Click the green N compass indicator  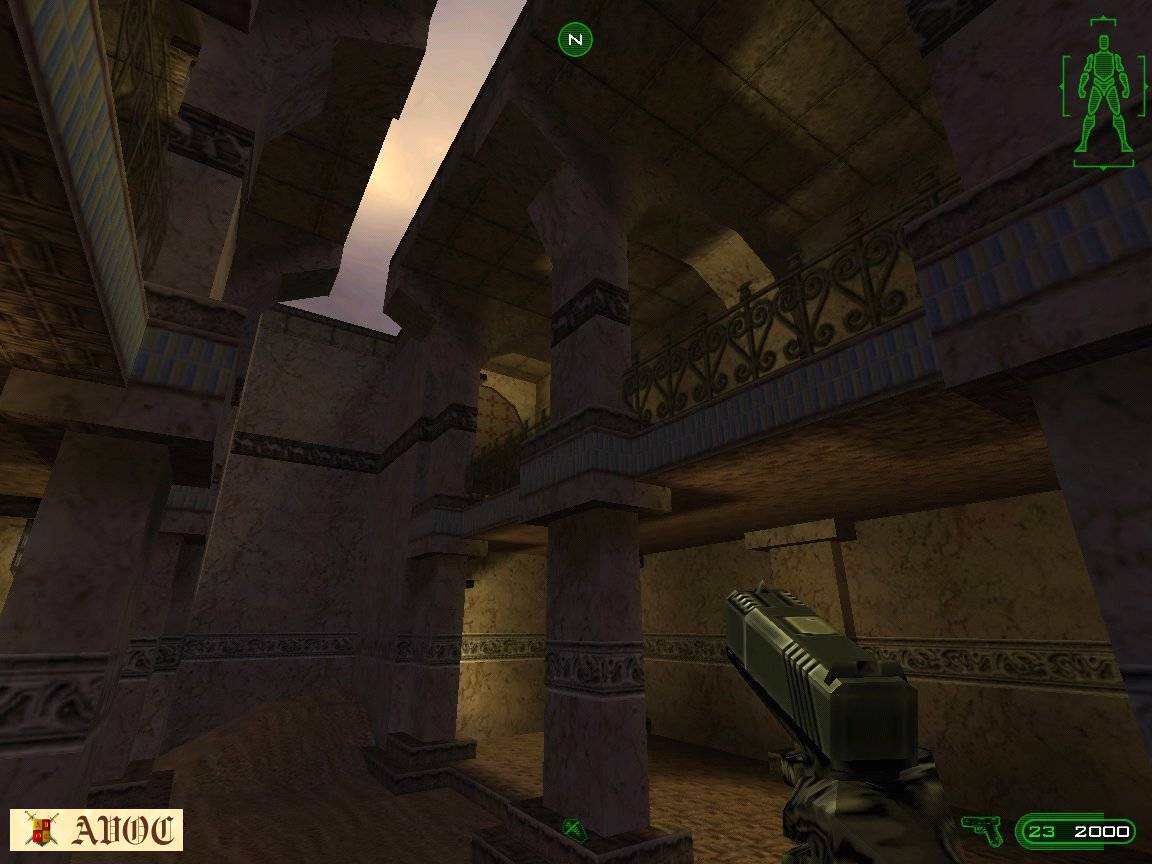point(575,40)
